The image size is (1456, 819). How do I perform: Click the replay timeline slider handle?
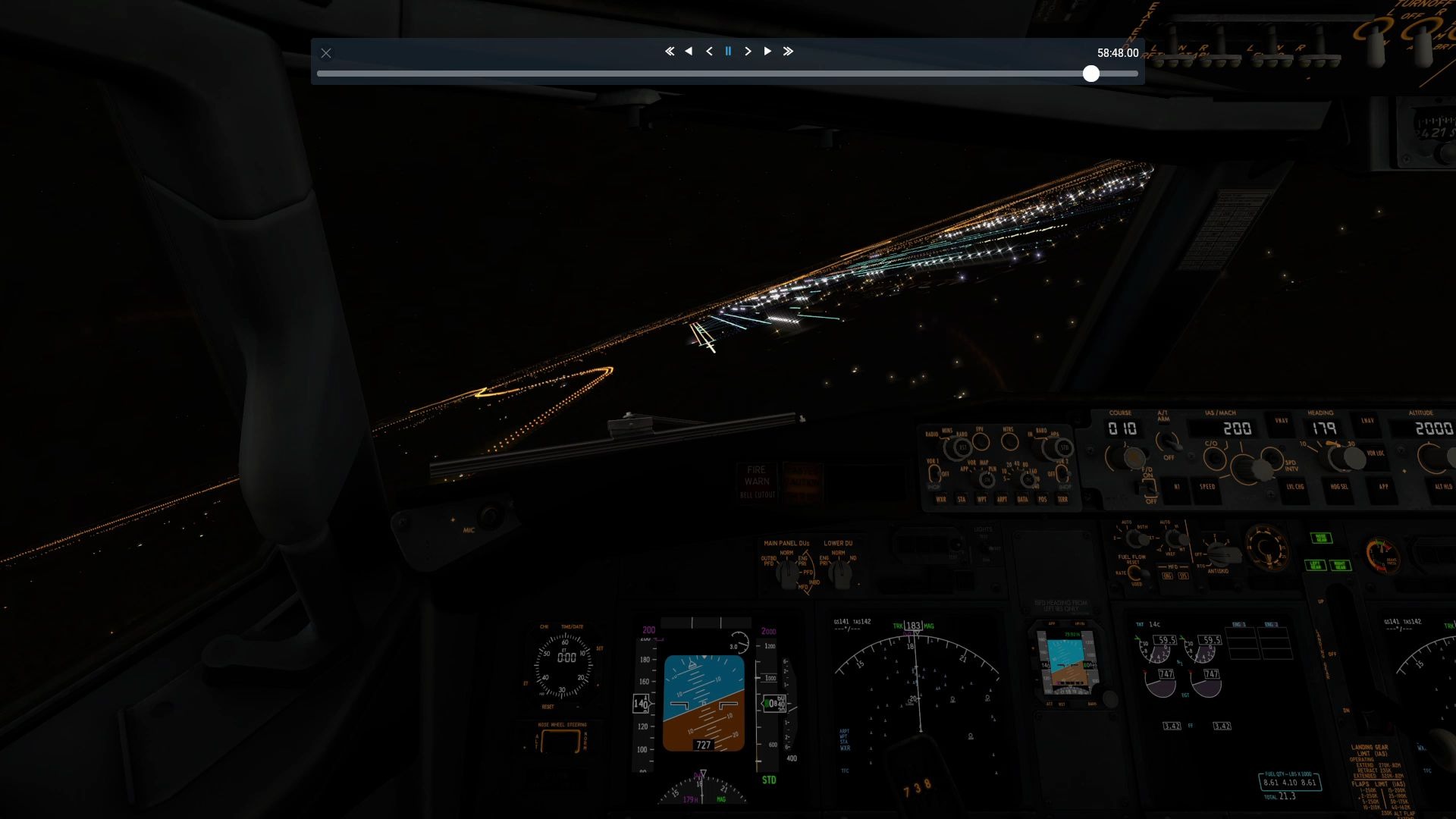(1092, 74)
